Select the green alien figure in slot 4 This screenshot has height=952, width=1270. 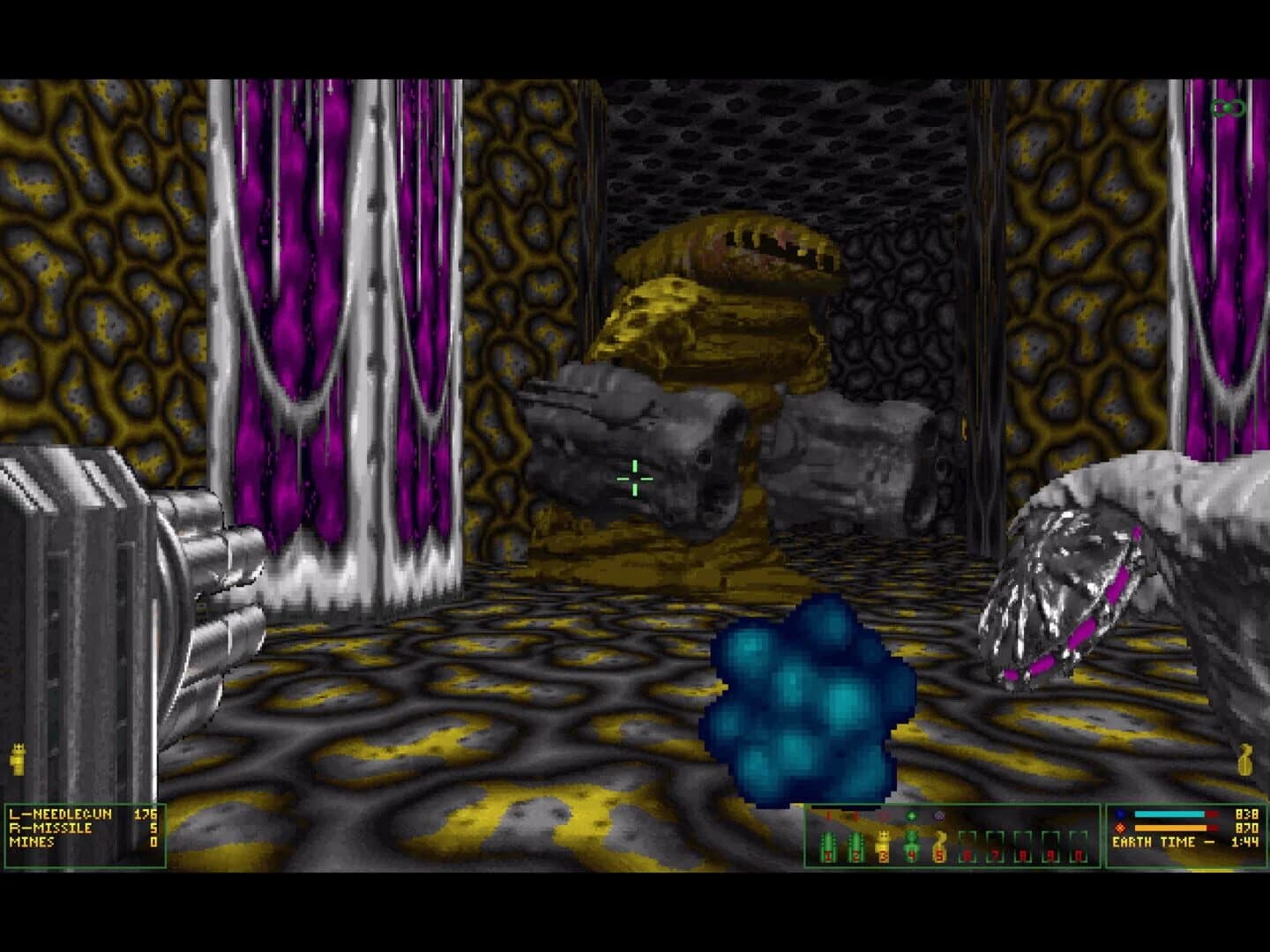[911, 844]
